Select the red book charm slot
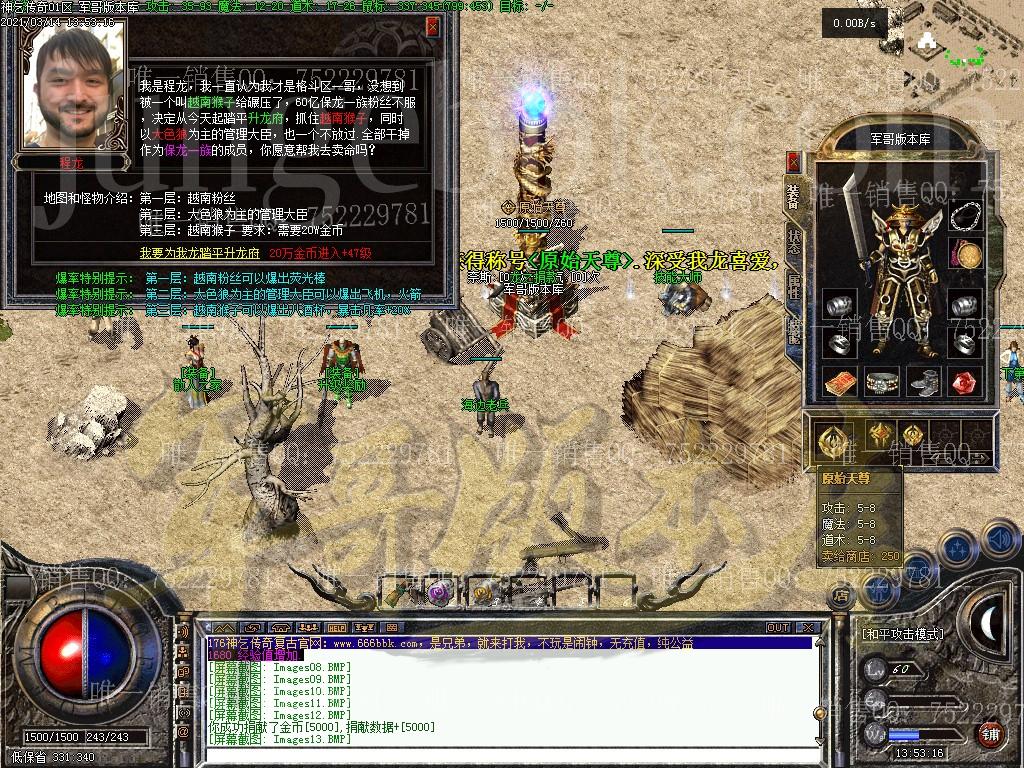The width and height of the screenshot is (1024, 768). point(838,382)
